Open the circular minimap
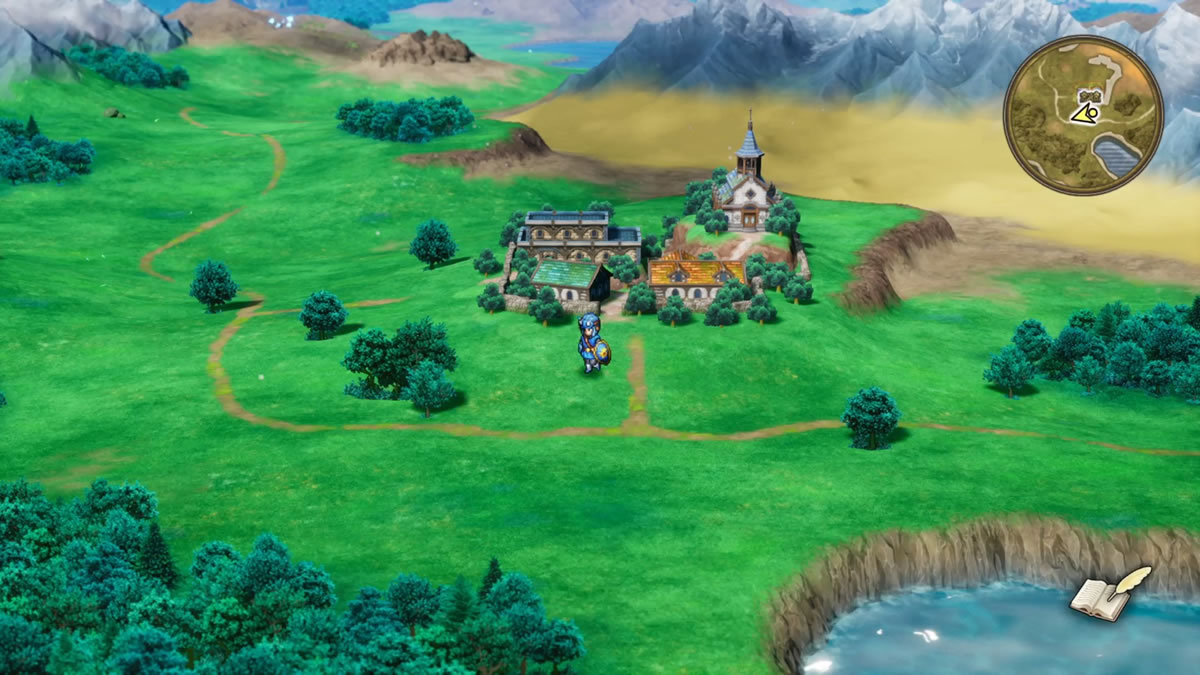This screenshot has height=675, width=1200. 1083,115
